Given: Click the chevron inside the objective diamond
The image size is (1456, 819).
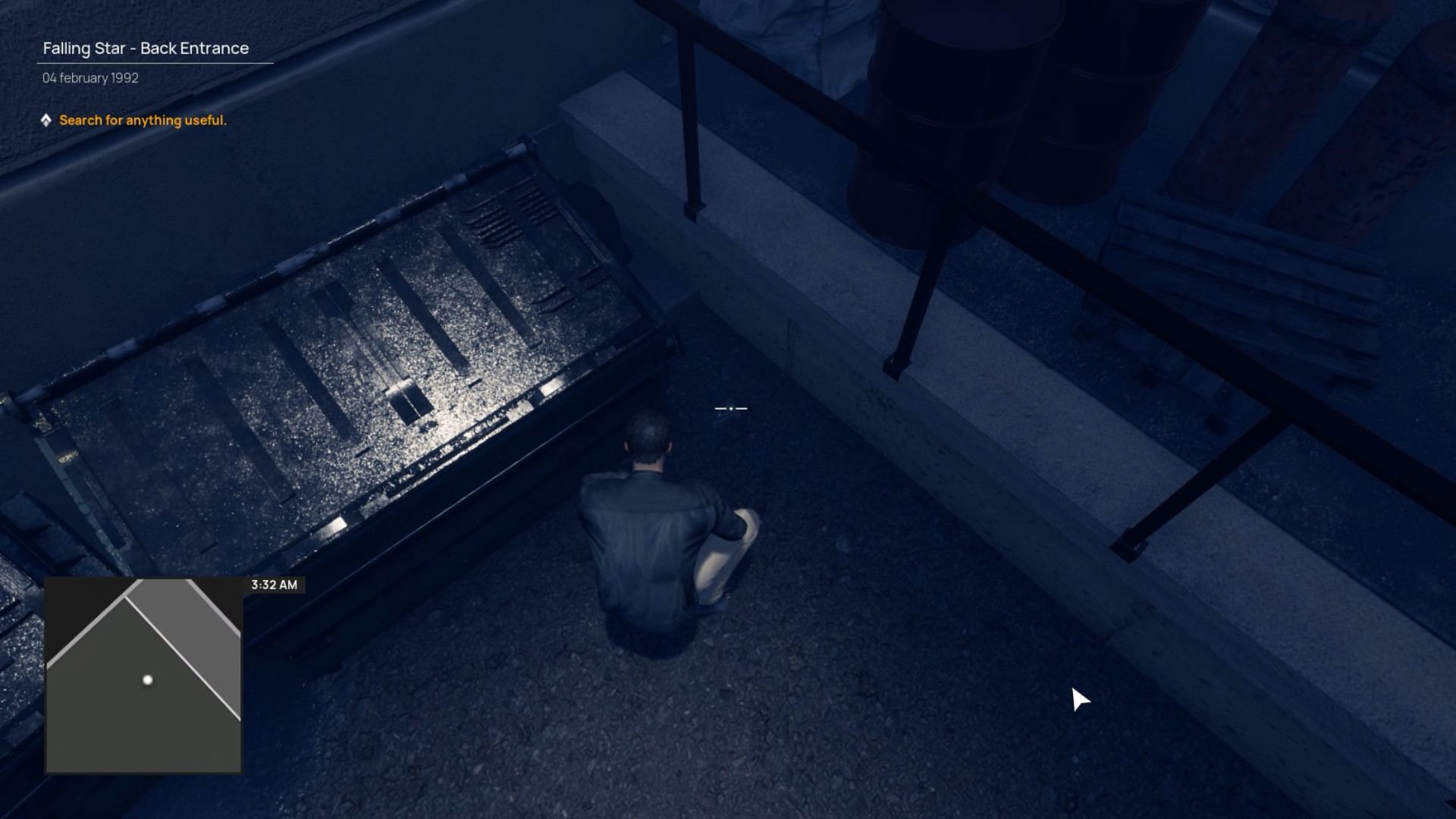Looking at the screenshot, I should pos(47,119).
